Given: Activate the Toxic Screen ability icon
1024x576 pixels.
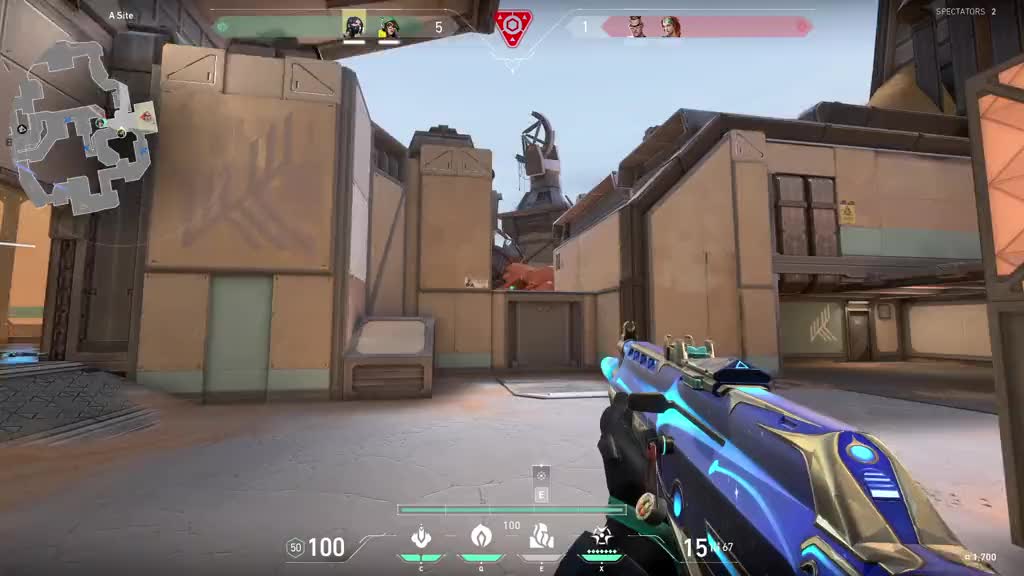Looking at the screenshot, I should (x=541, y=537).
